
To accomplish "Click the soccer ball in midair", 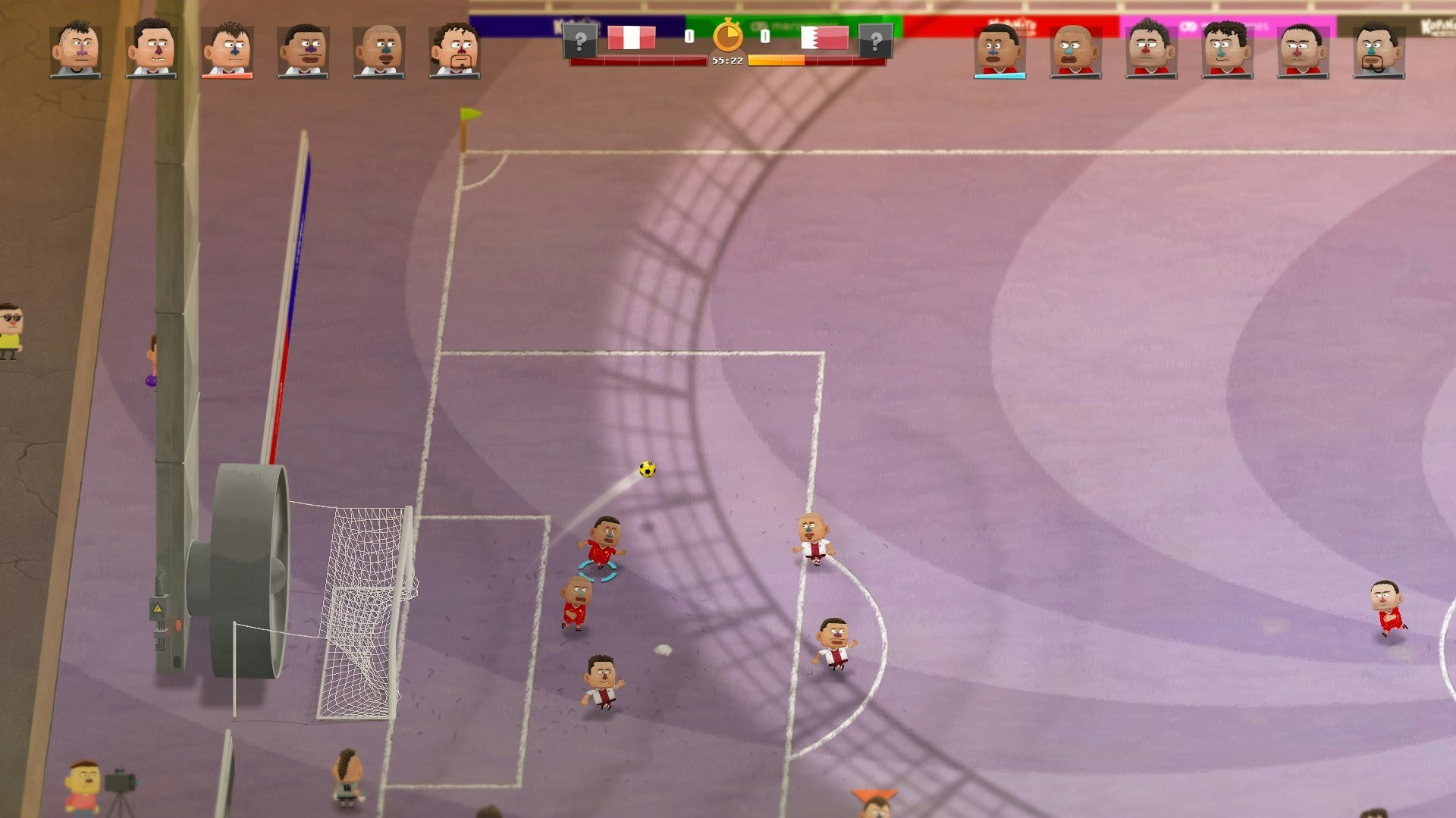I will 646,470.
